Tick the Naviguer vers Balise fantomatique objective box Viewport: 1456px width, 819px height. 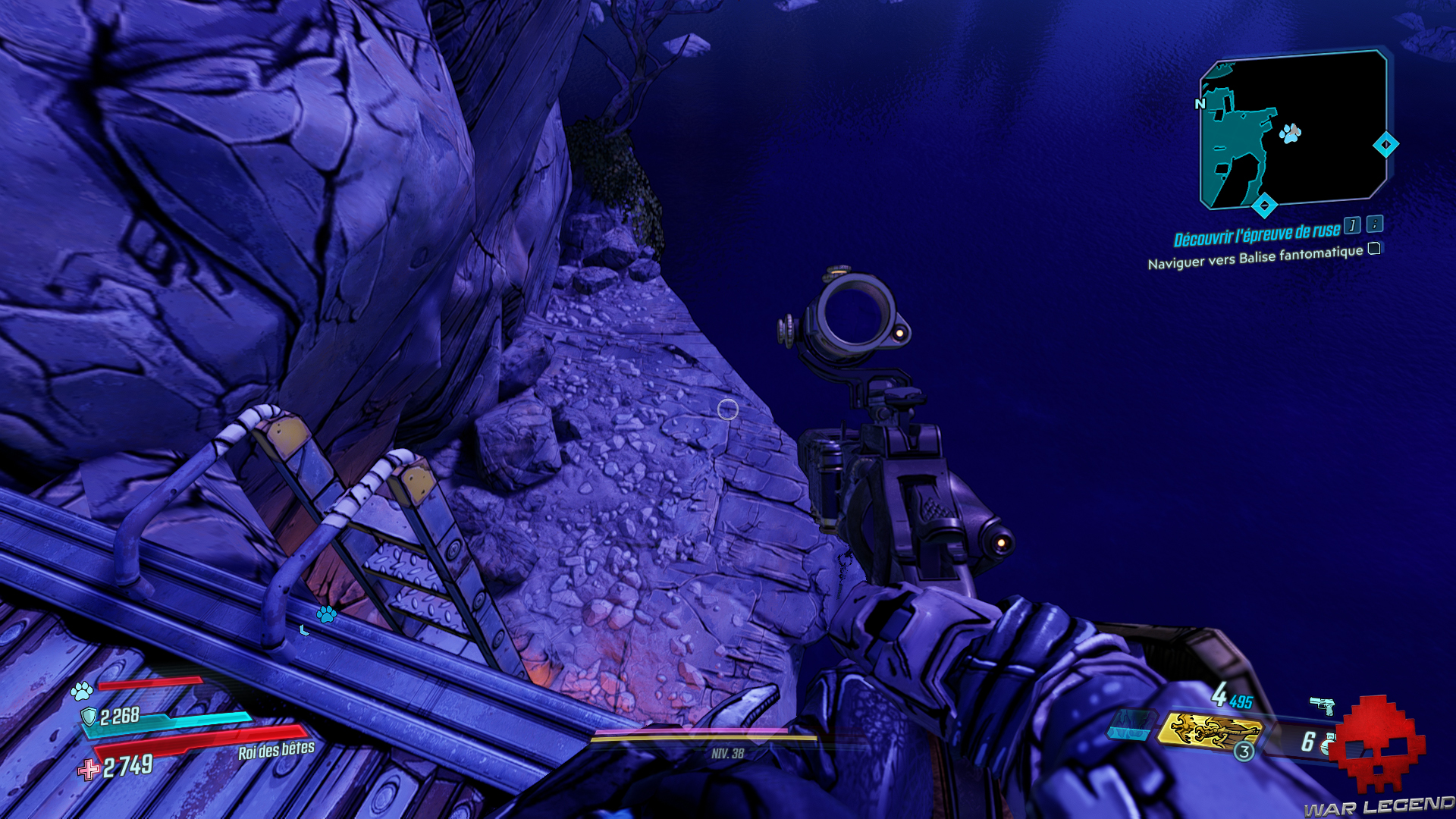[x=1374, y=249]
